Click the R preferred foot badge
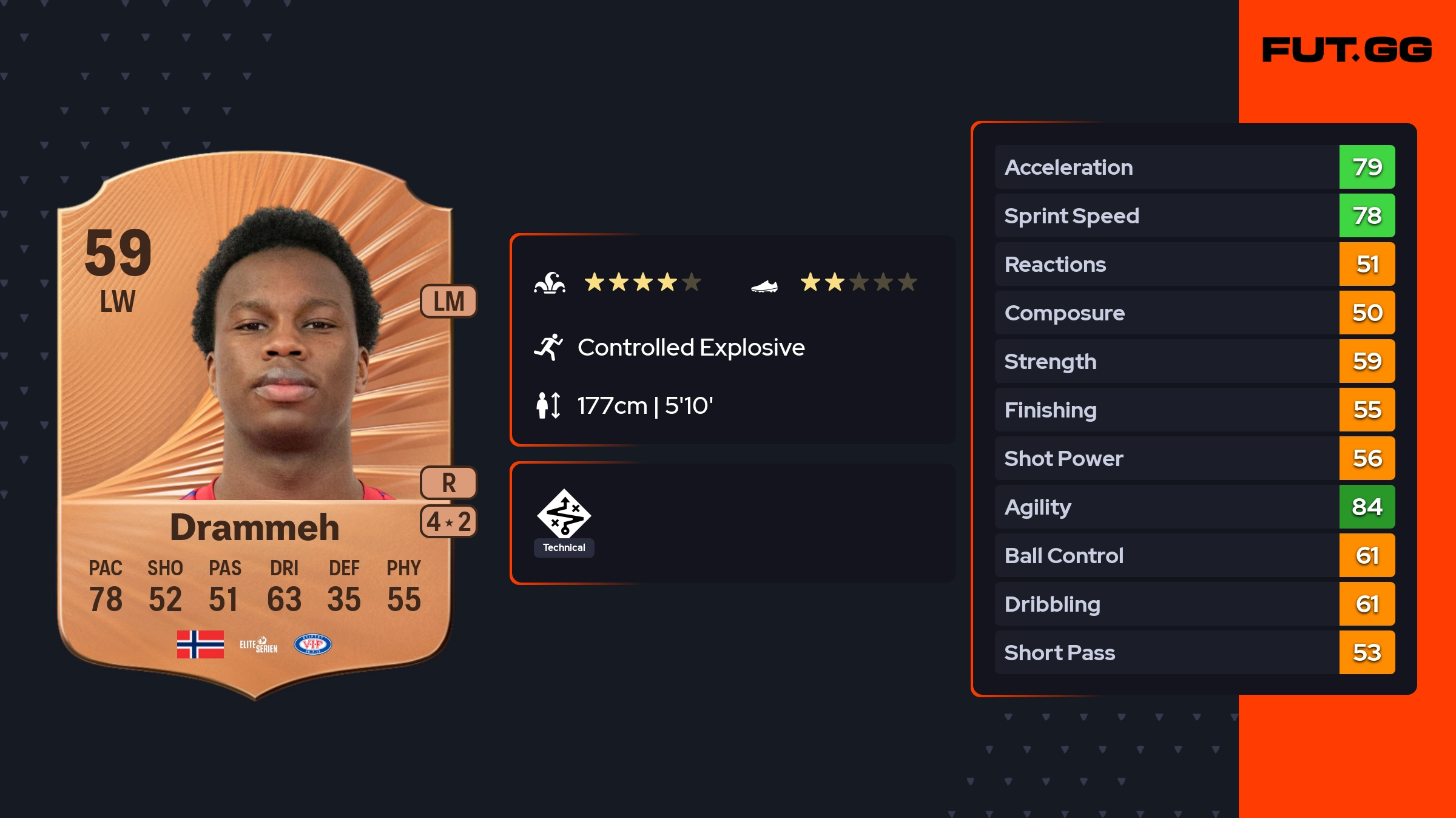 (x=448, y=483)
